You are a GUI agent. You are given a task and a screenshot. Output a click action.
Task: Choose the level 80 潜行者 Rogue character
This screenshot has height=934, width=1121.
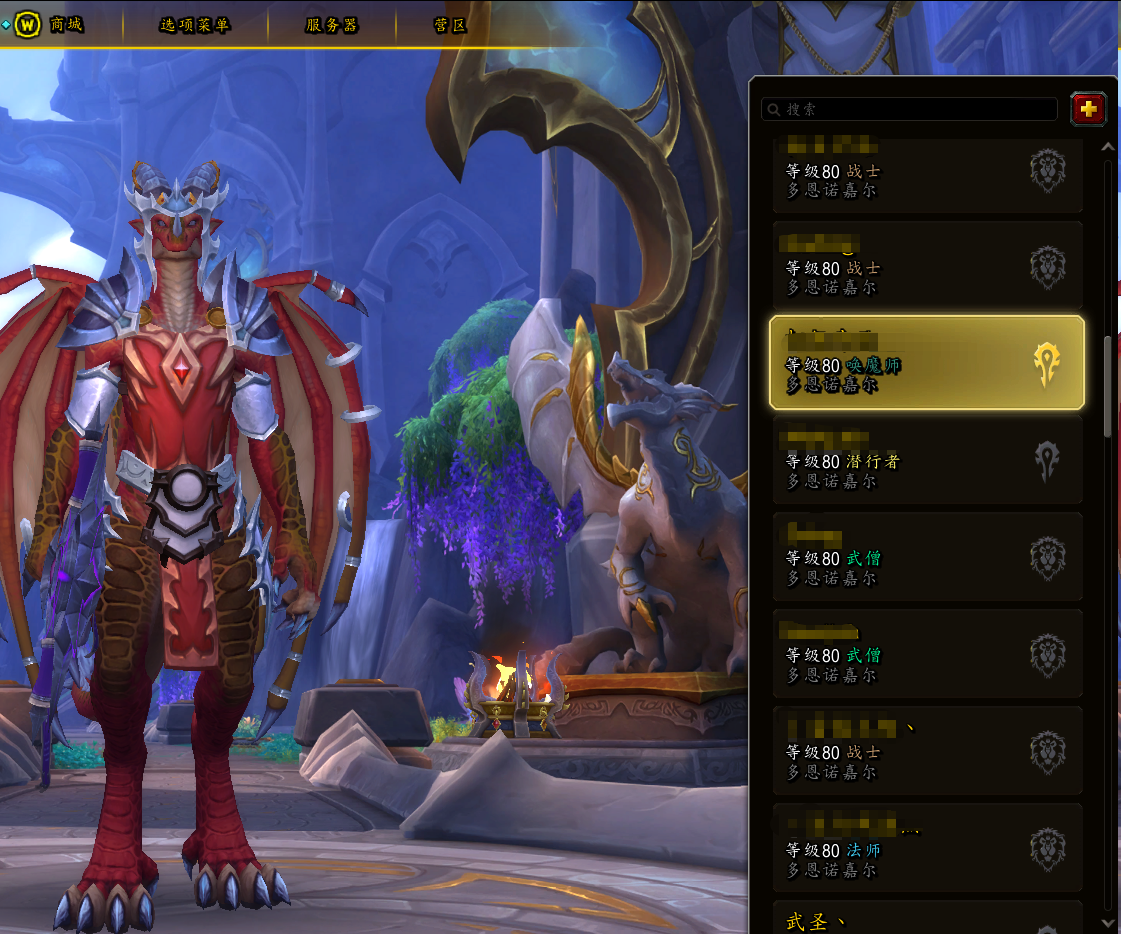click(x=927, y=460)
